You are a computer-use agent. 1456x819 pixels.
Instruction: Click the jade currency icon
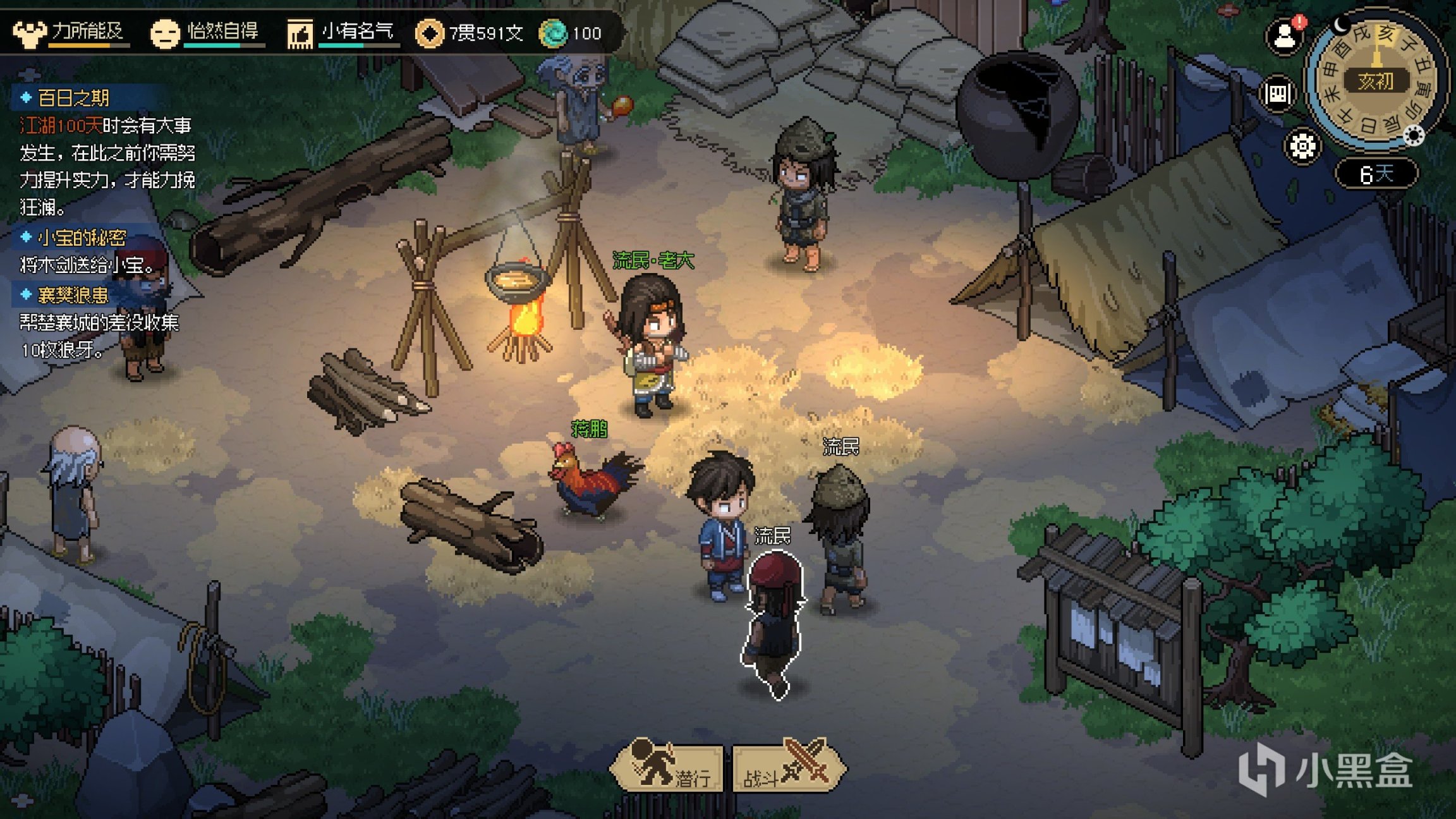point(554,33)
